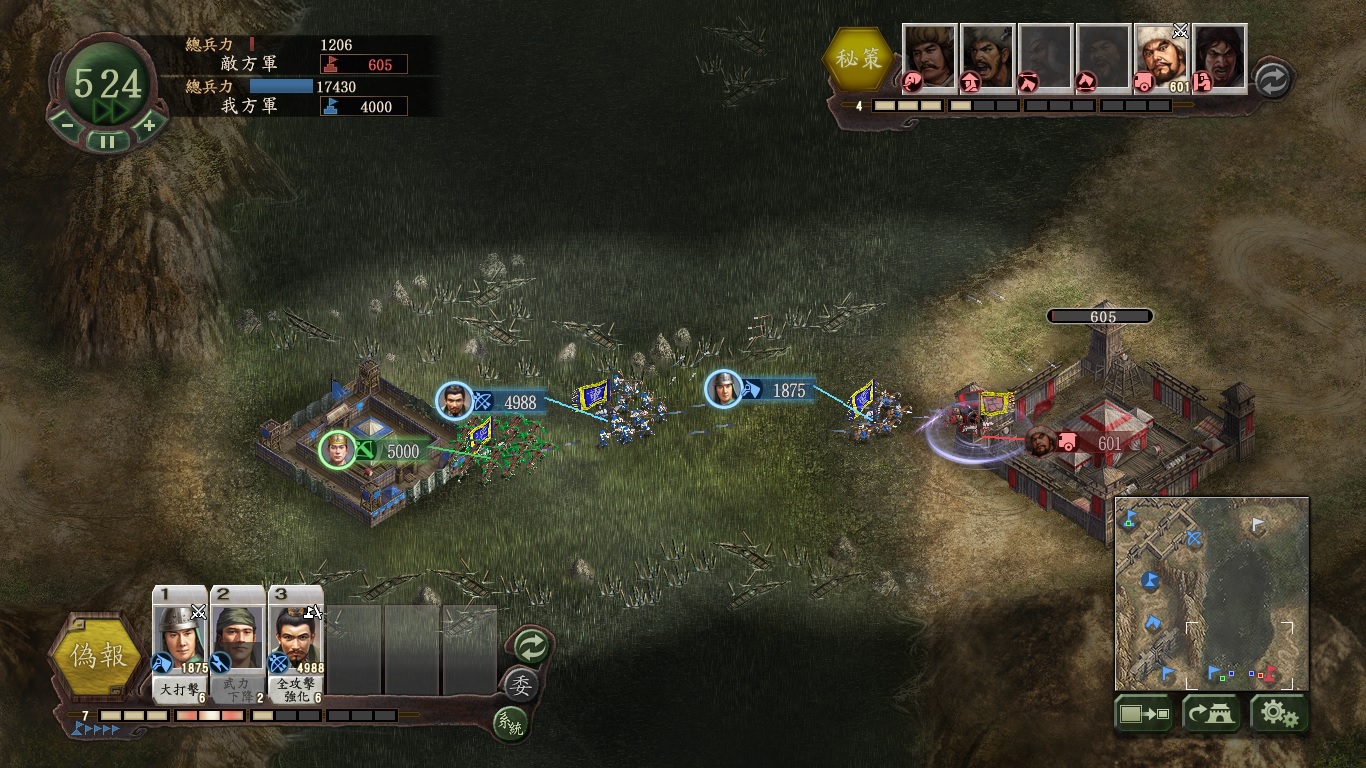Cycle enemy officers with the grey arrows button
The width and height of the screenshot is (1366, 768).
[1272, 80]
